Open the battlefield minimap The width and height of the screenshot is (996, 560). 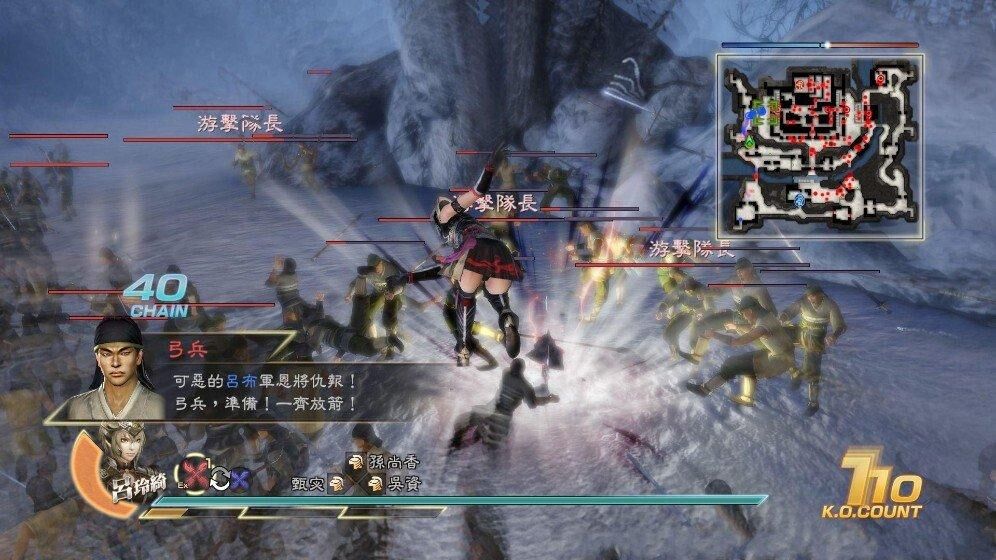pyautogui.click(x=819, y=137)
